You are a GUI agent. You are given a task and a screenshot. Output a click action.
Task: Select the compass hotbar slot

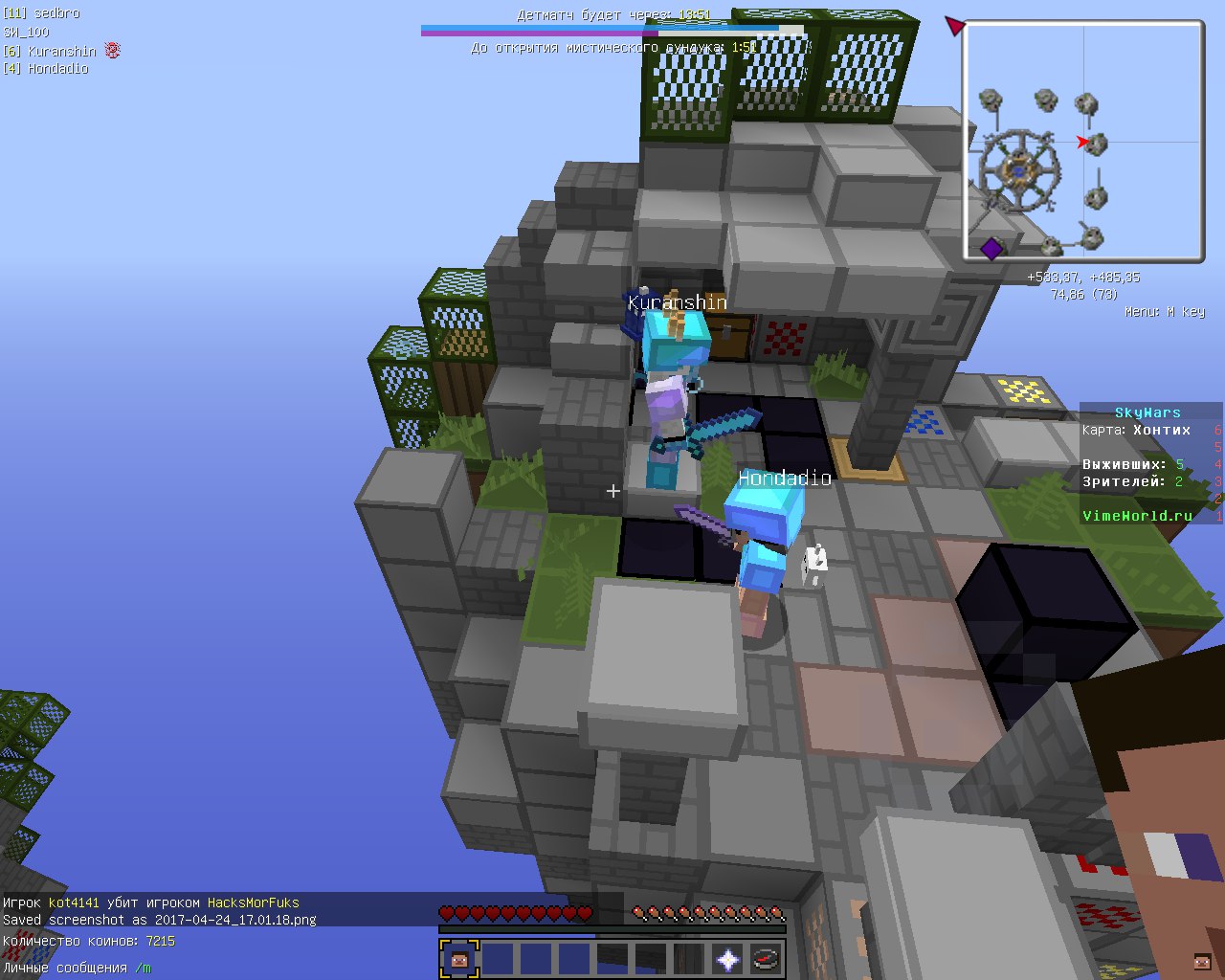pos(766,958)
